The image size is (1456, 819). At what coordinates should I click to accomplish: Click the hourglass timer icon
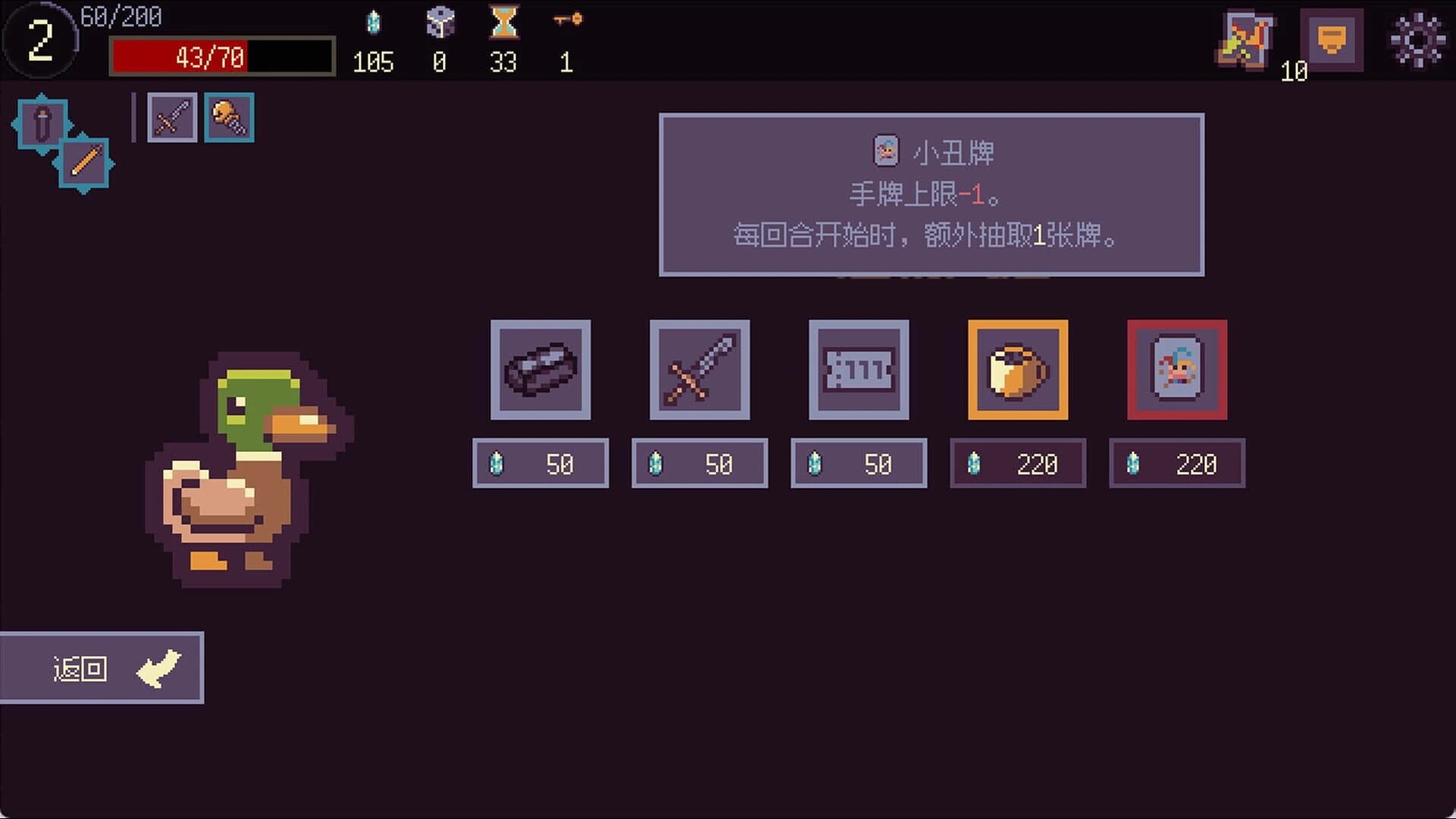(x=504, y=23)
